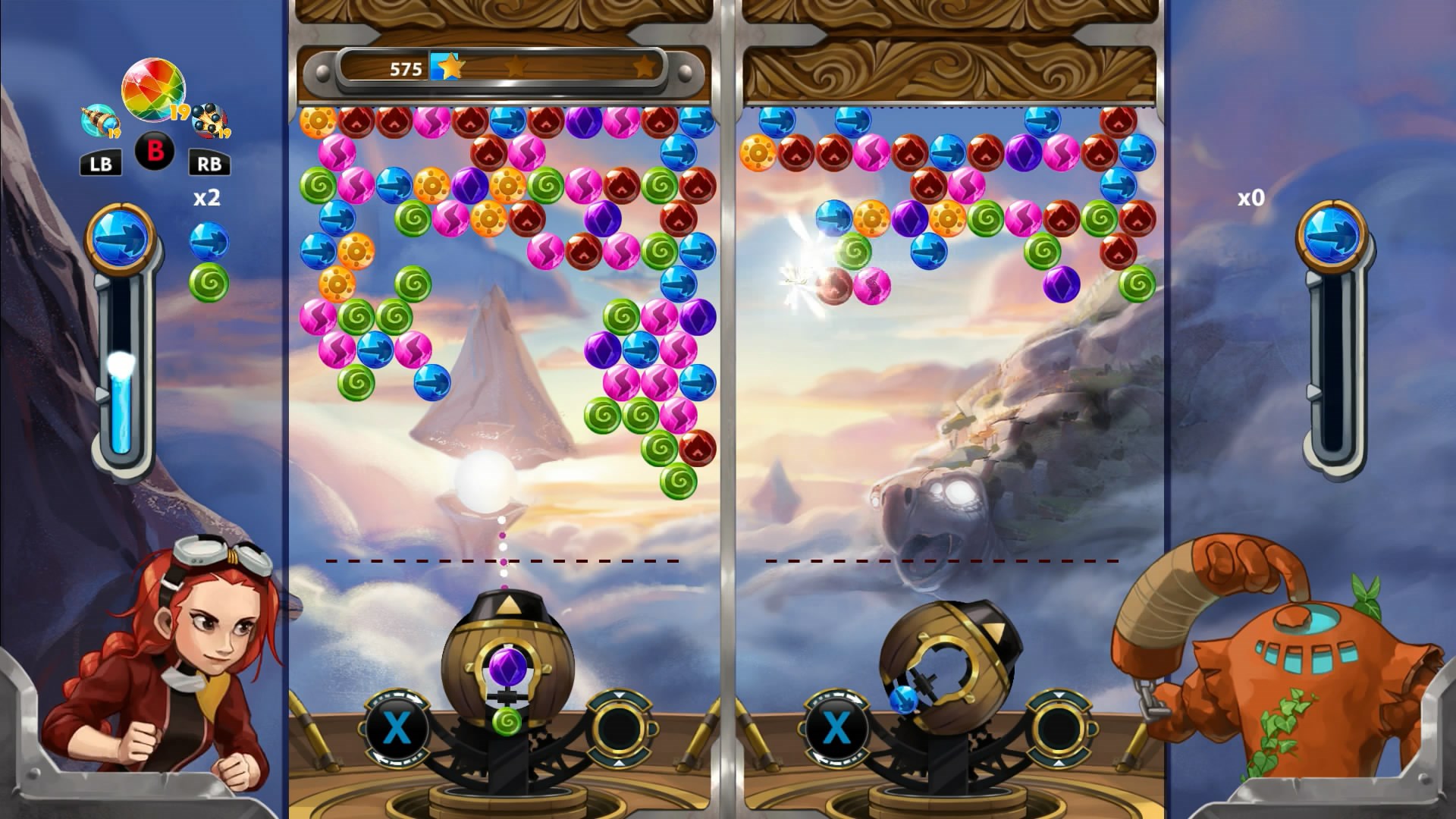Use the cannonball multi-shot power-up above RB
This screenshot has height=819, width=1456.
[210, 121]
